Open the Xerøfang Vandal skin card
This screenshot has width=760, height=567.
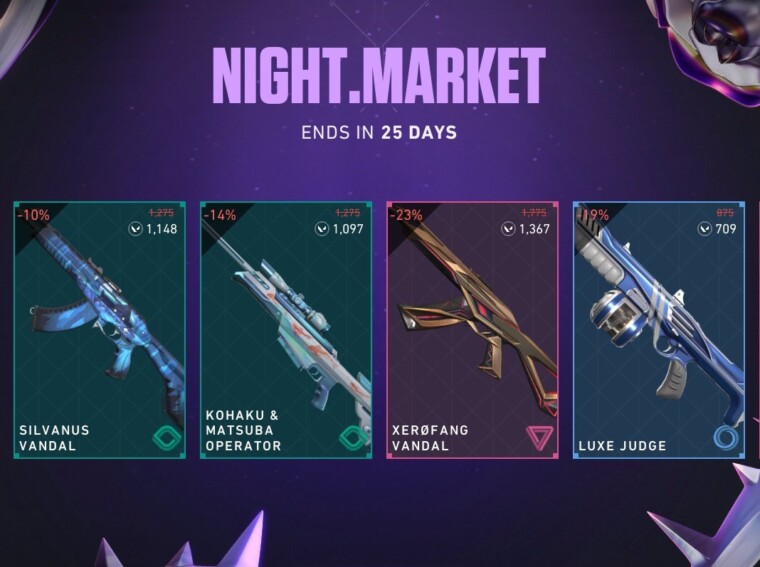pos(472,330)
